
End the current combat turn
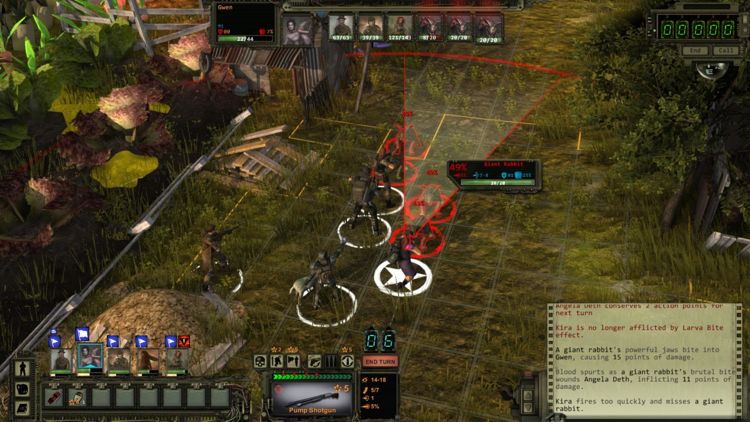tap(378, 361)
